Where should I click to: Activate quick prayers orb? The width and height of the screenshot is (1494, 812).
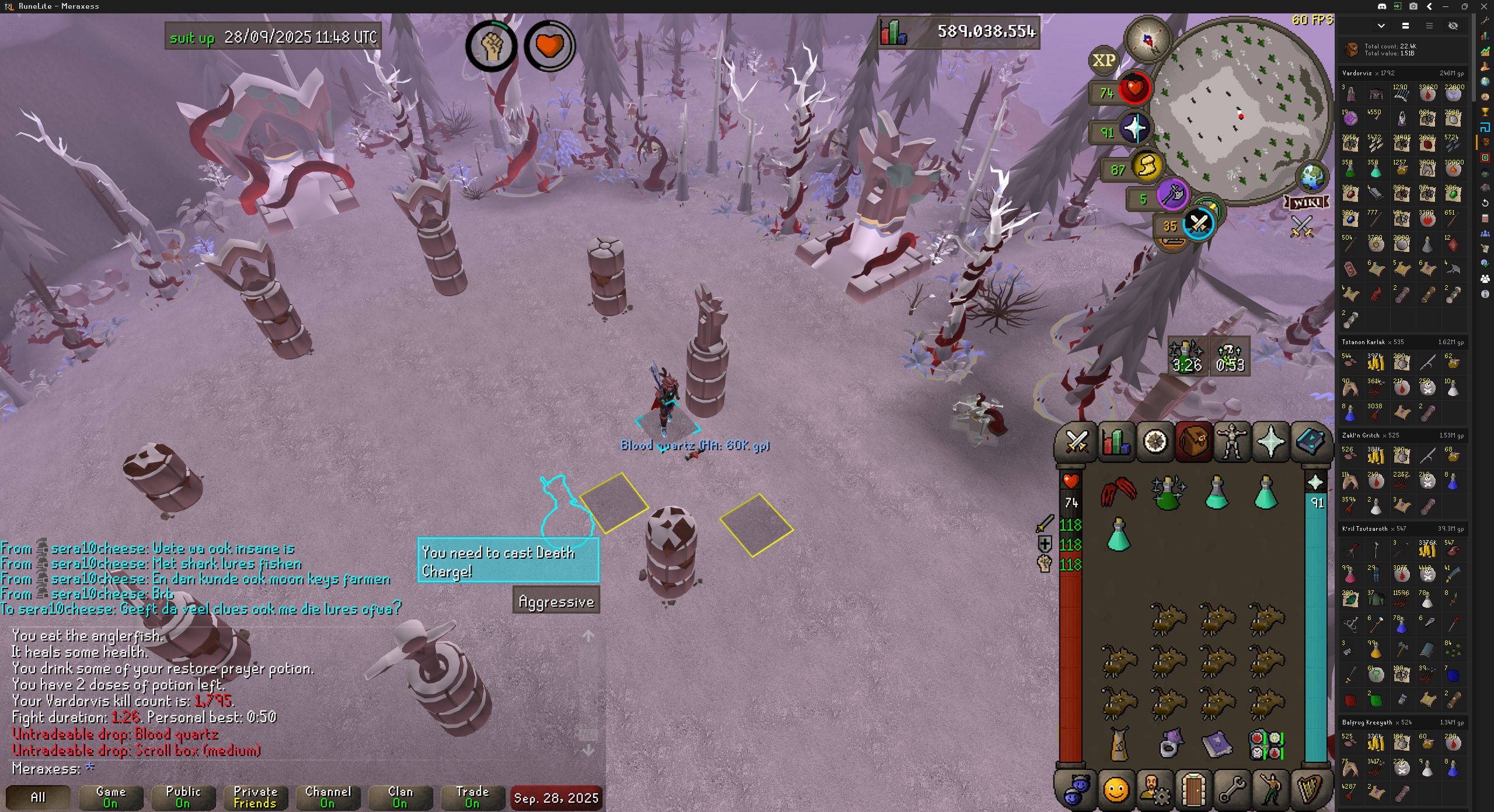(x=1135, y=129)
